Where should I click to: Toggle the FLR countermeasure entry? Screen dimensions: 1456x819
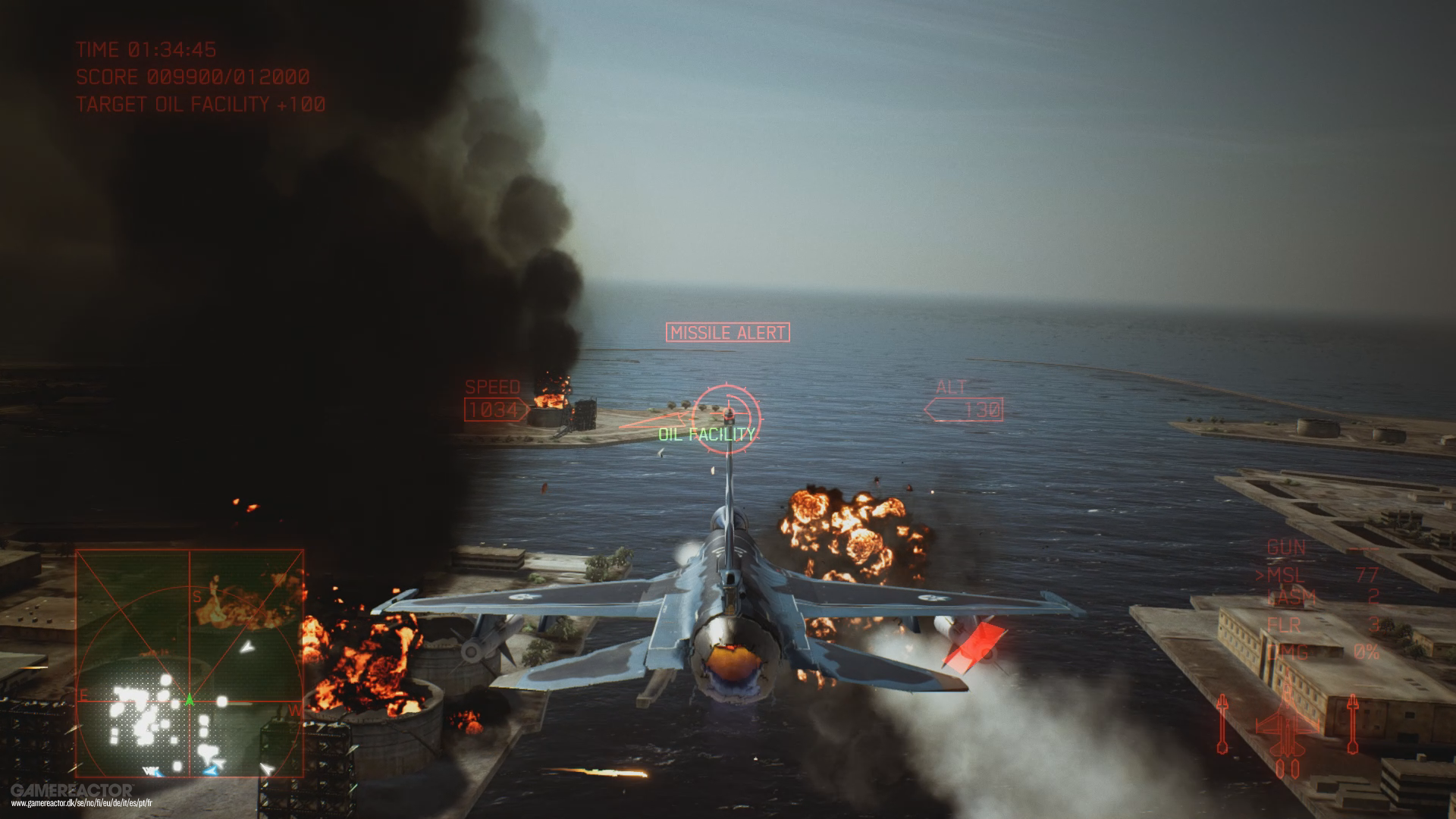(1284, 626)
